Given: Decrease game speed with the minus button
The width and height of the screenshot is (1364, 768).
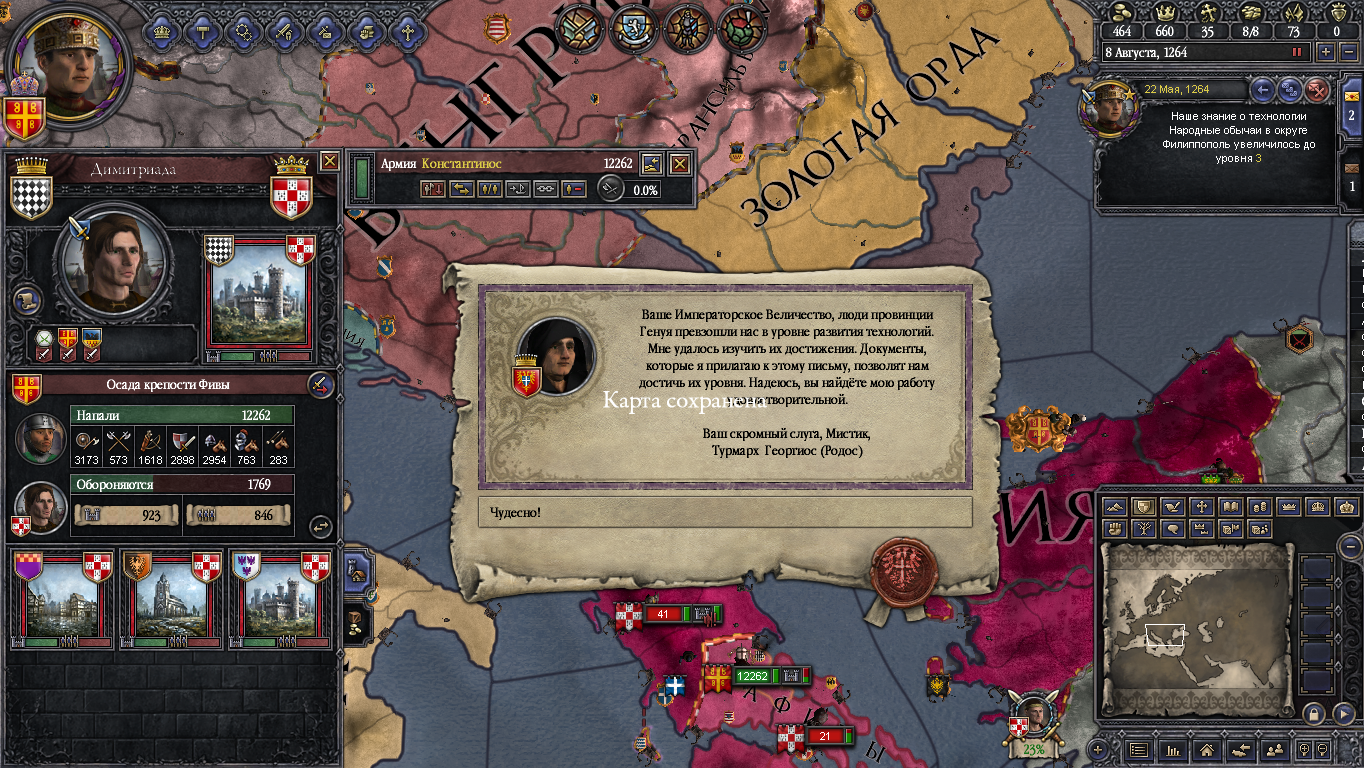Looking at the screenshot, I should (1347, 52).
